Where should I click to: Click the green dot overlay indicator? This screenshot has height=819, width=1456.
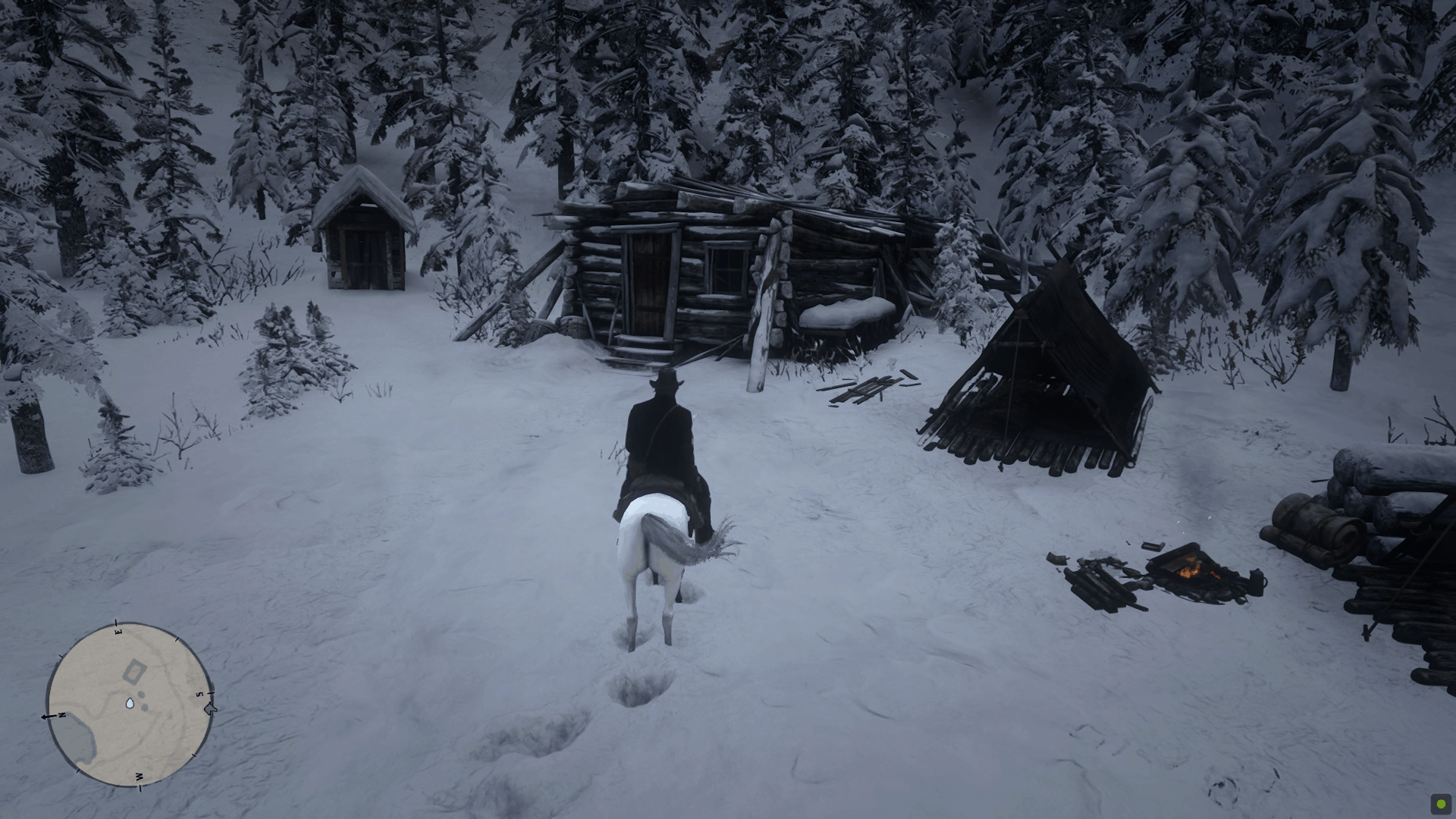tap(1440, 803)
